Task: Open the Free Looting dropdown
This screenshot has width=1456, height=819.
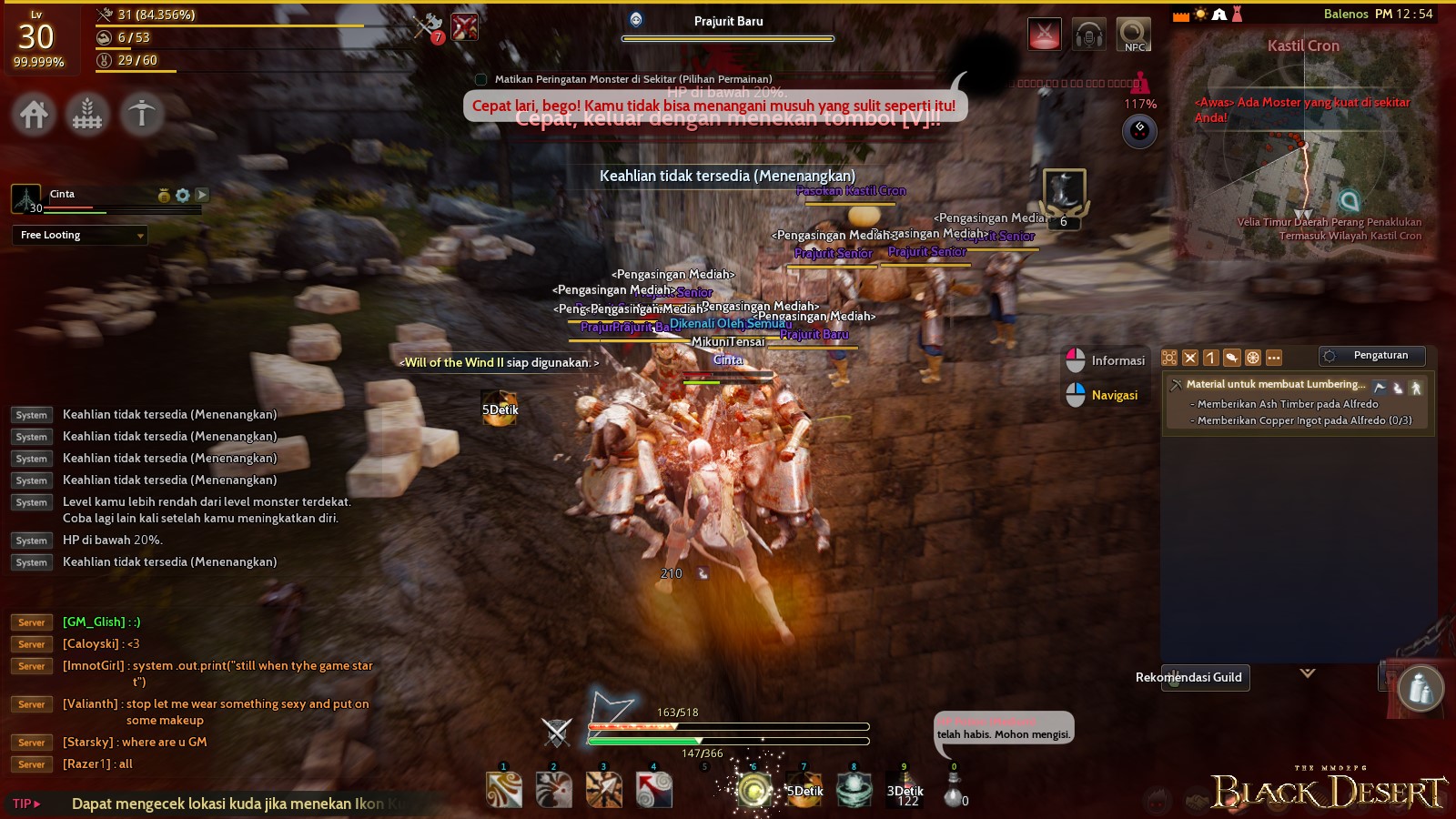Action: (79, 235)
